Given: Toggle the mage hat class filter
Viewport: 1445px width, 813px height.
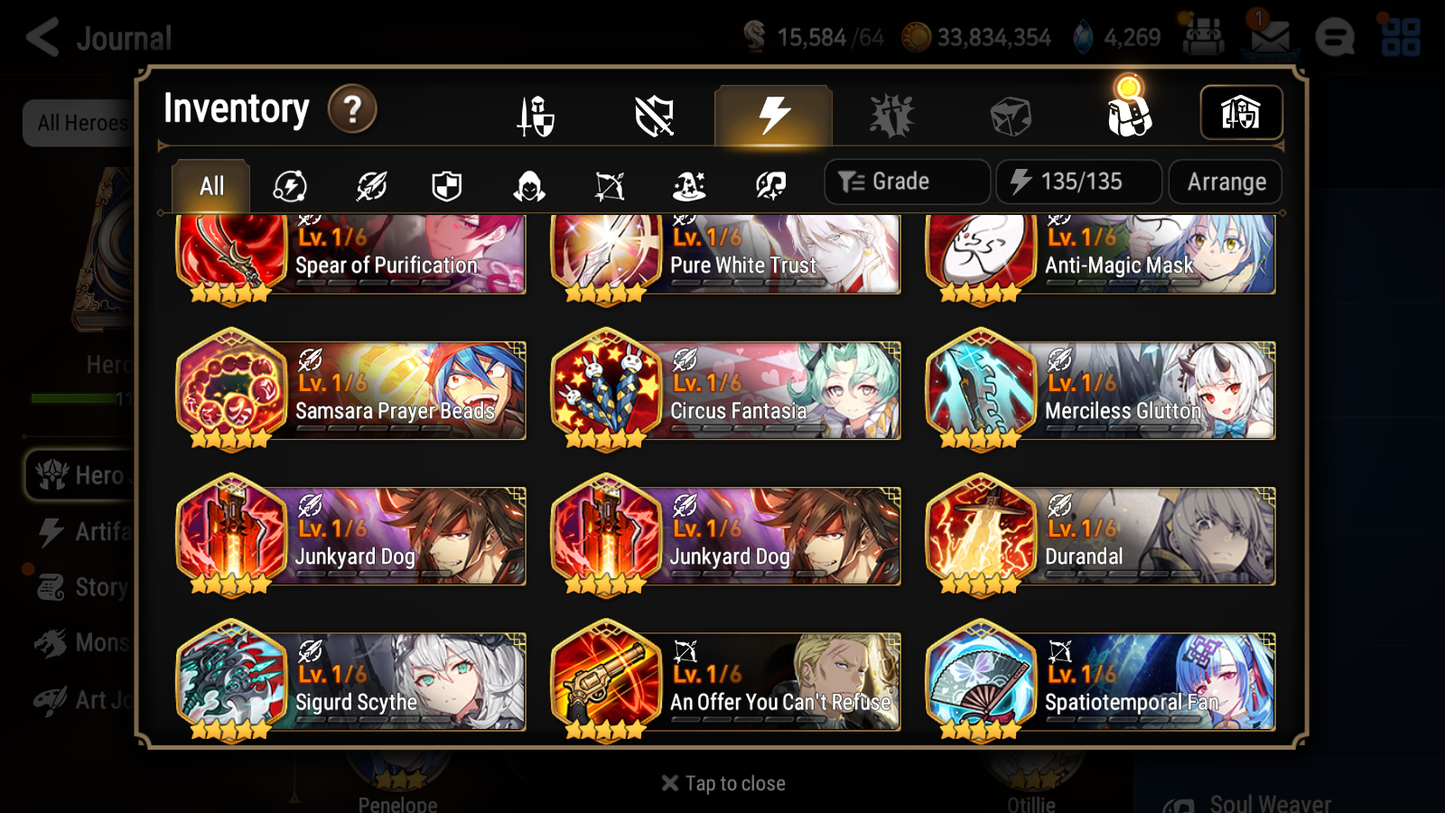Looking at the screenshot, I should click(689, 182).
